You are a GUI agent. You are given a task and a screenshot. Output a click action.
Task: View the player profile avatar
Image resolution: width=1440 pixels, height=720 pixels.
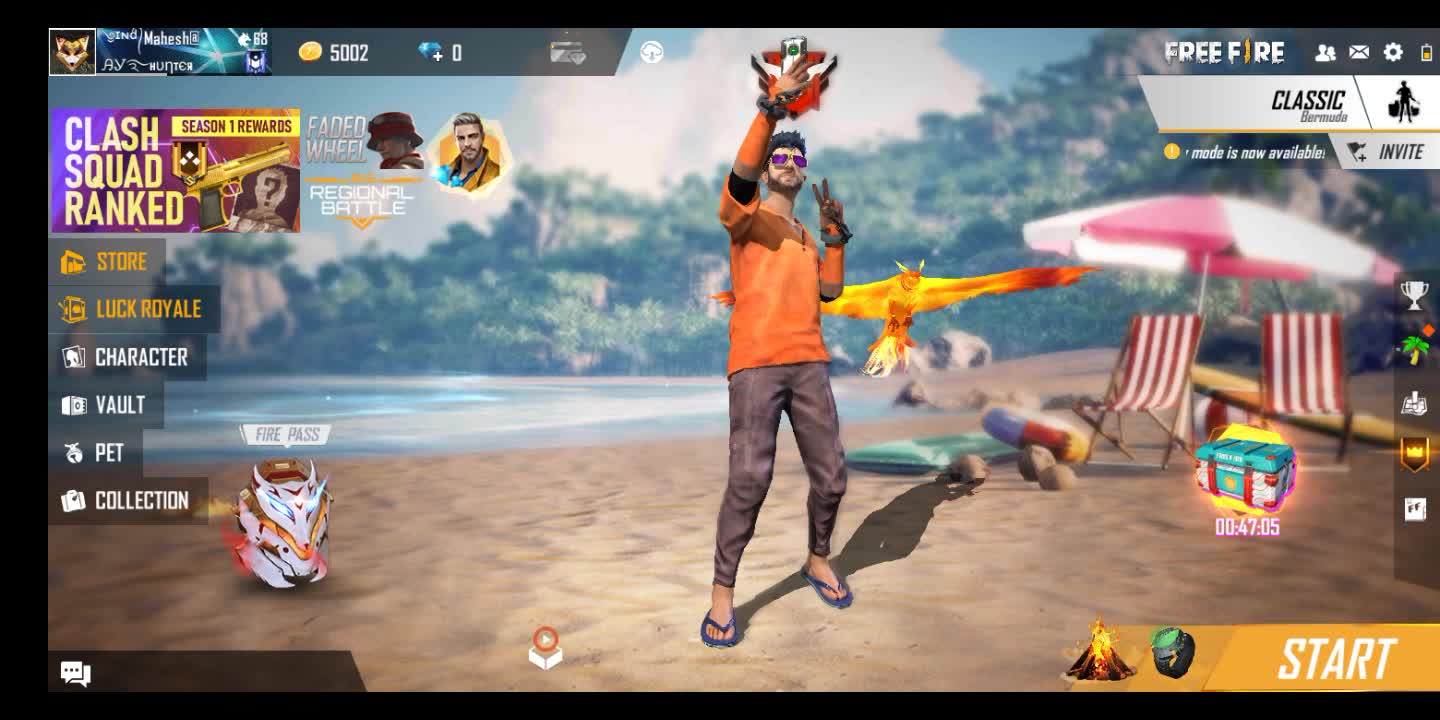[73, 52]
